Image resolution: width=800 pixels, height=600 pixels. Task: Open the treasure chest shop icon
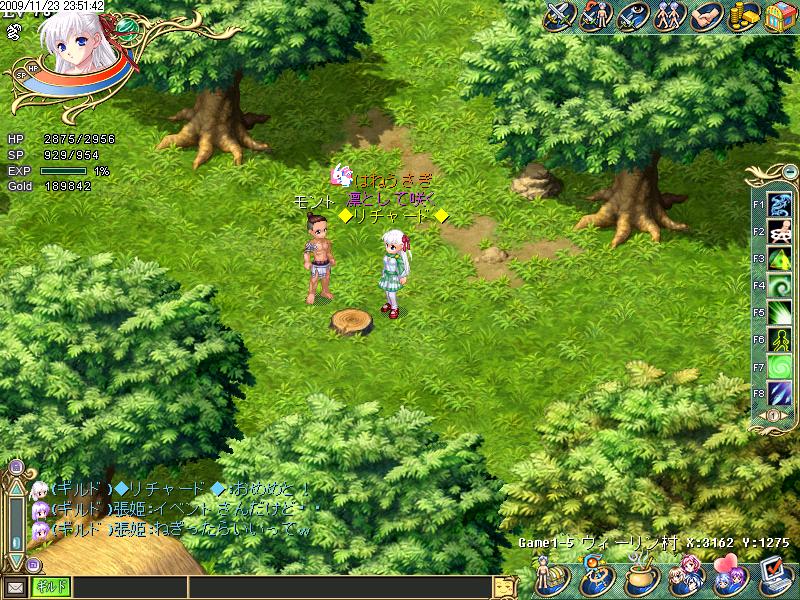pyautogui.click(x=779, y=17)
